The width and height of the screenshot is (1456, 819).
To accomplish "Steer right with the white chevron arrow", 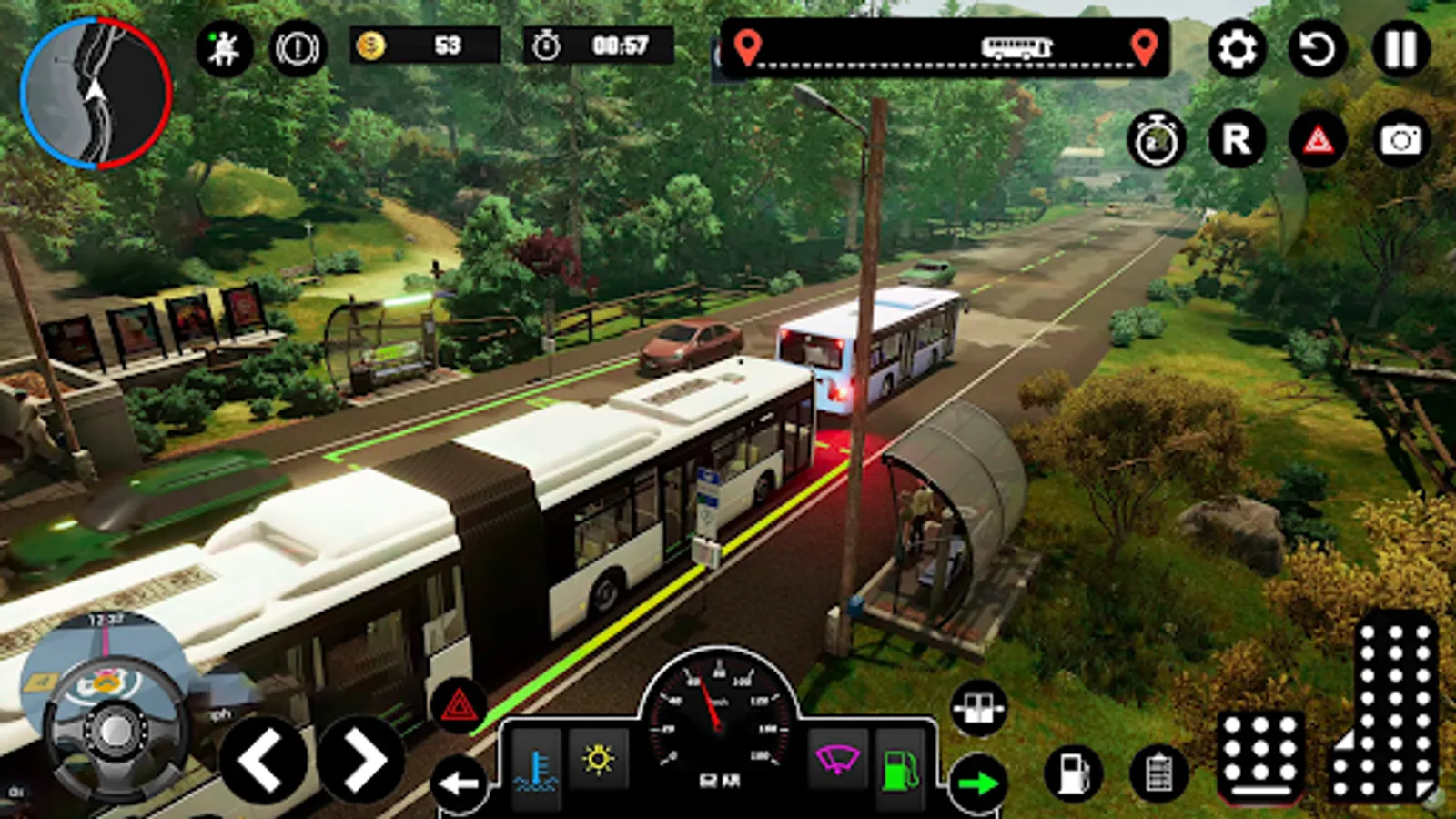I will point(362,759).
